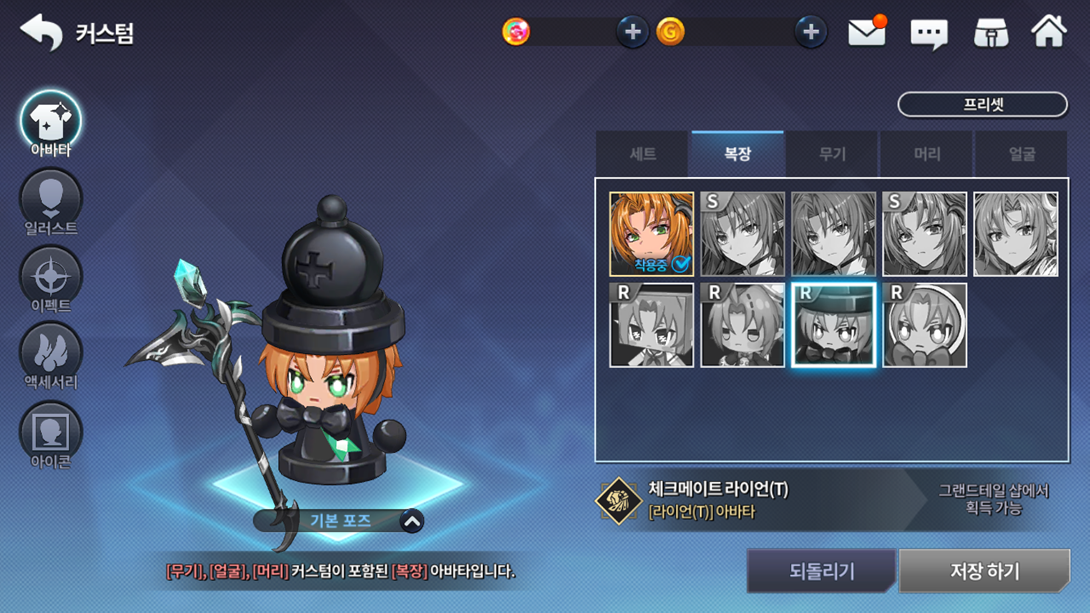Switch to the 세트 set tab
Viewport: 1090px width, 613px height.
(642, 154)
